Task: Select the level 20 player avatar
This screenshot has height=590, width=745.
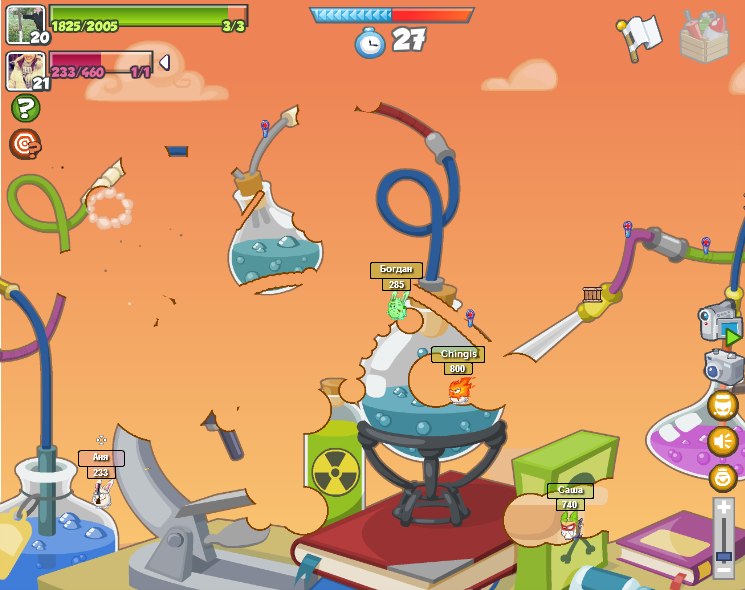Action: [x=25, y=24]
